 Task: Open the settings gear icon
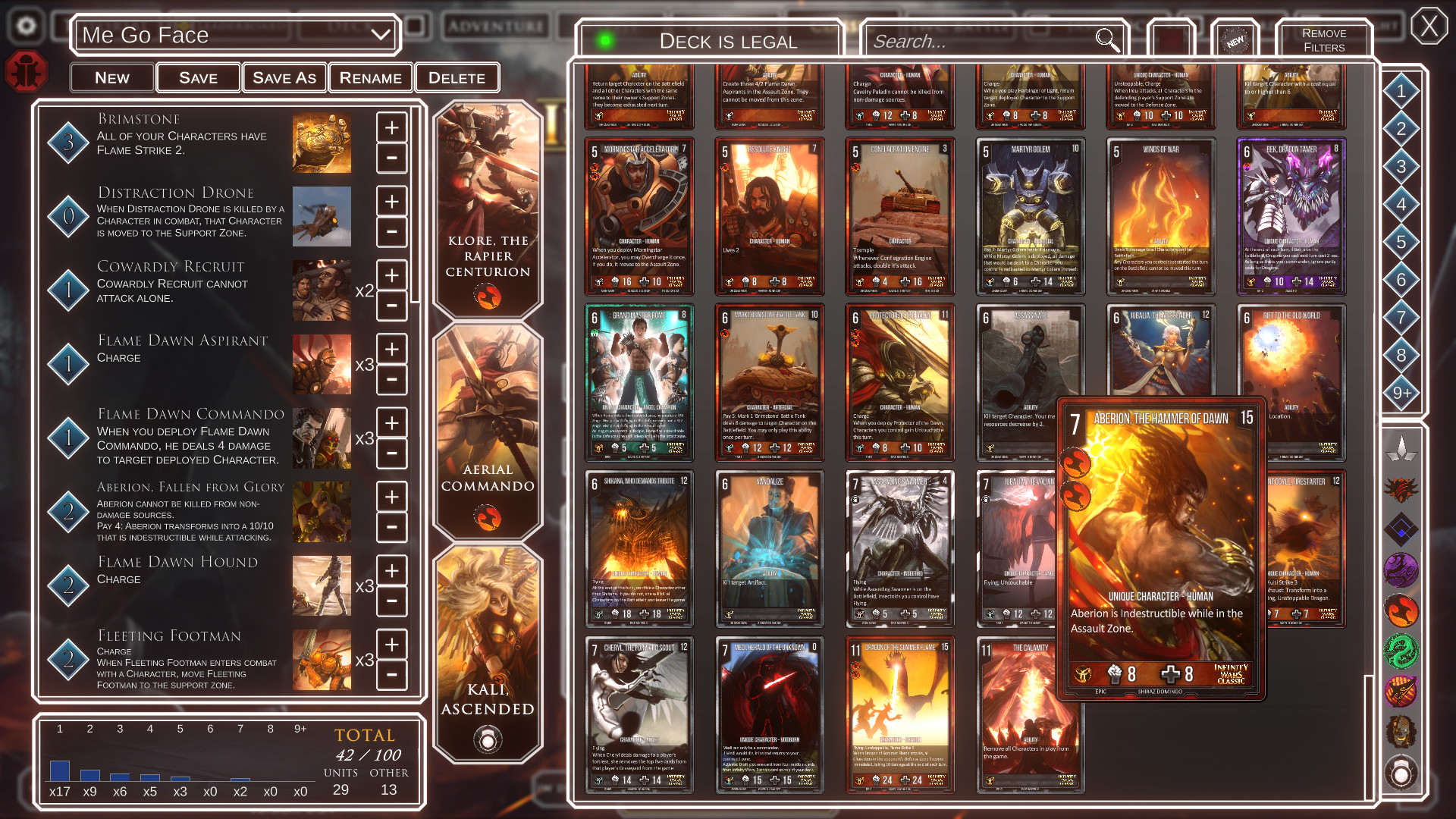click(x=27, y=25)
